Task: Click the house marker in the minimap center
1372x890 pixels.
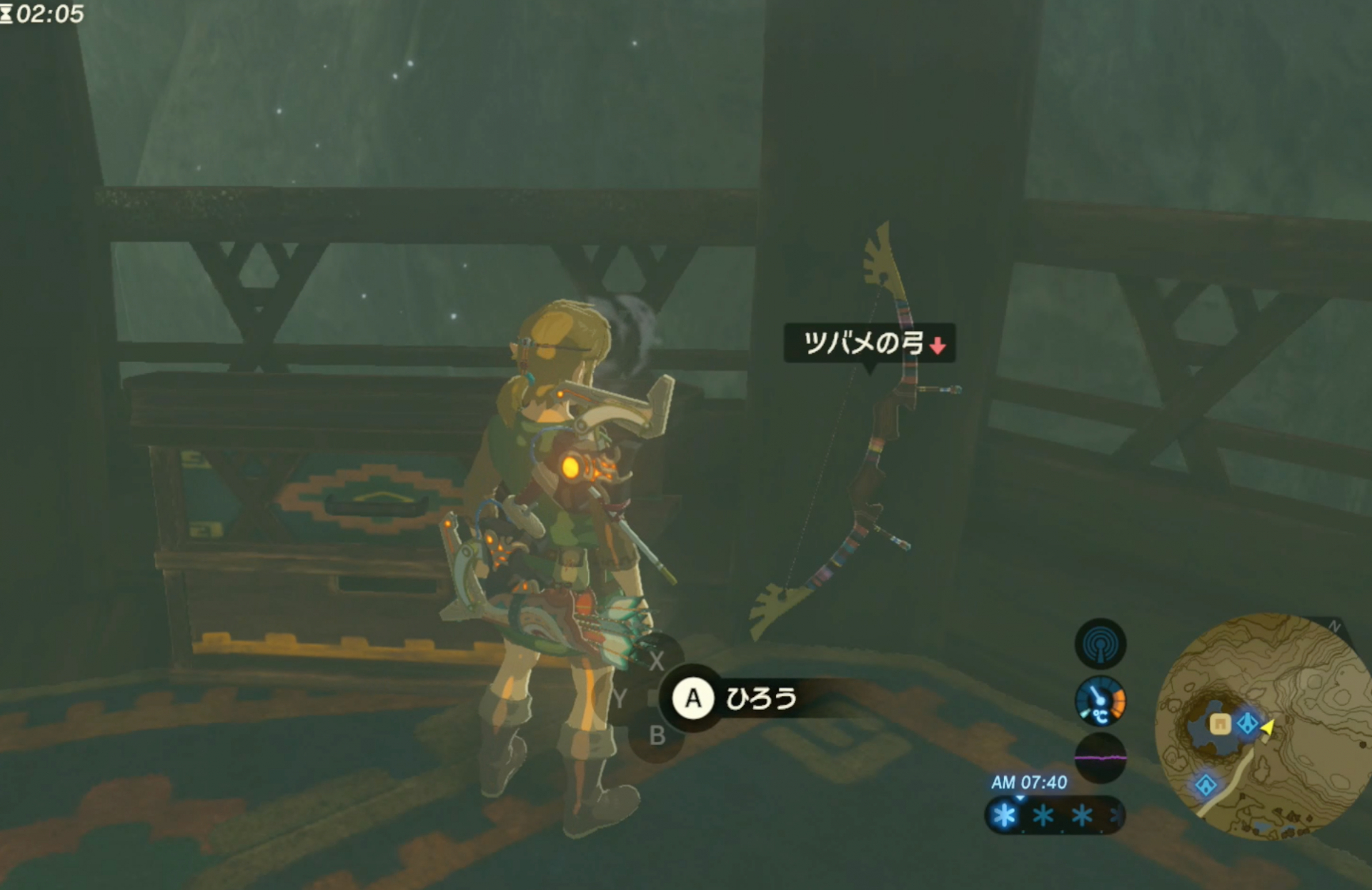Action: pyautogui.click(x=1221, y=724)
